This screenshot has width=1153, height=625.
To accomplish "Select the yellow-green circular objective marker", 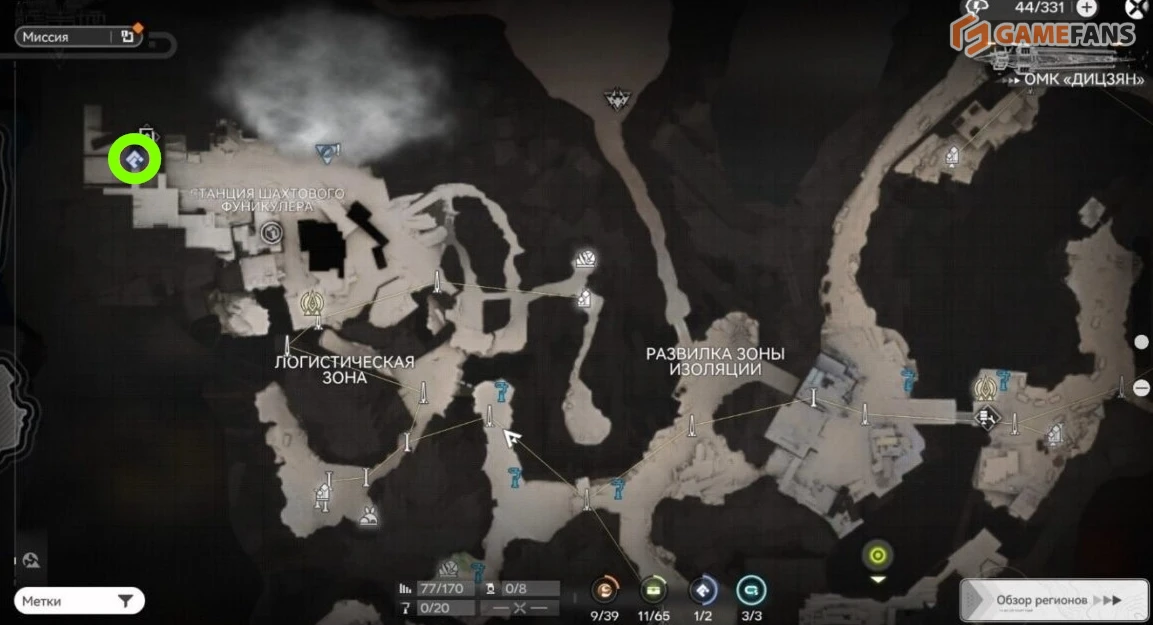I will 878,555.
